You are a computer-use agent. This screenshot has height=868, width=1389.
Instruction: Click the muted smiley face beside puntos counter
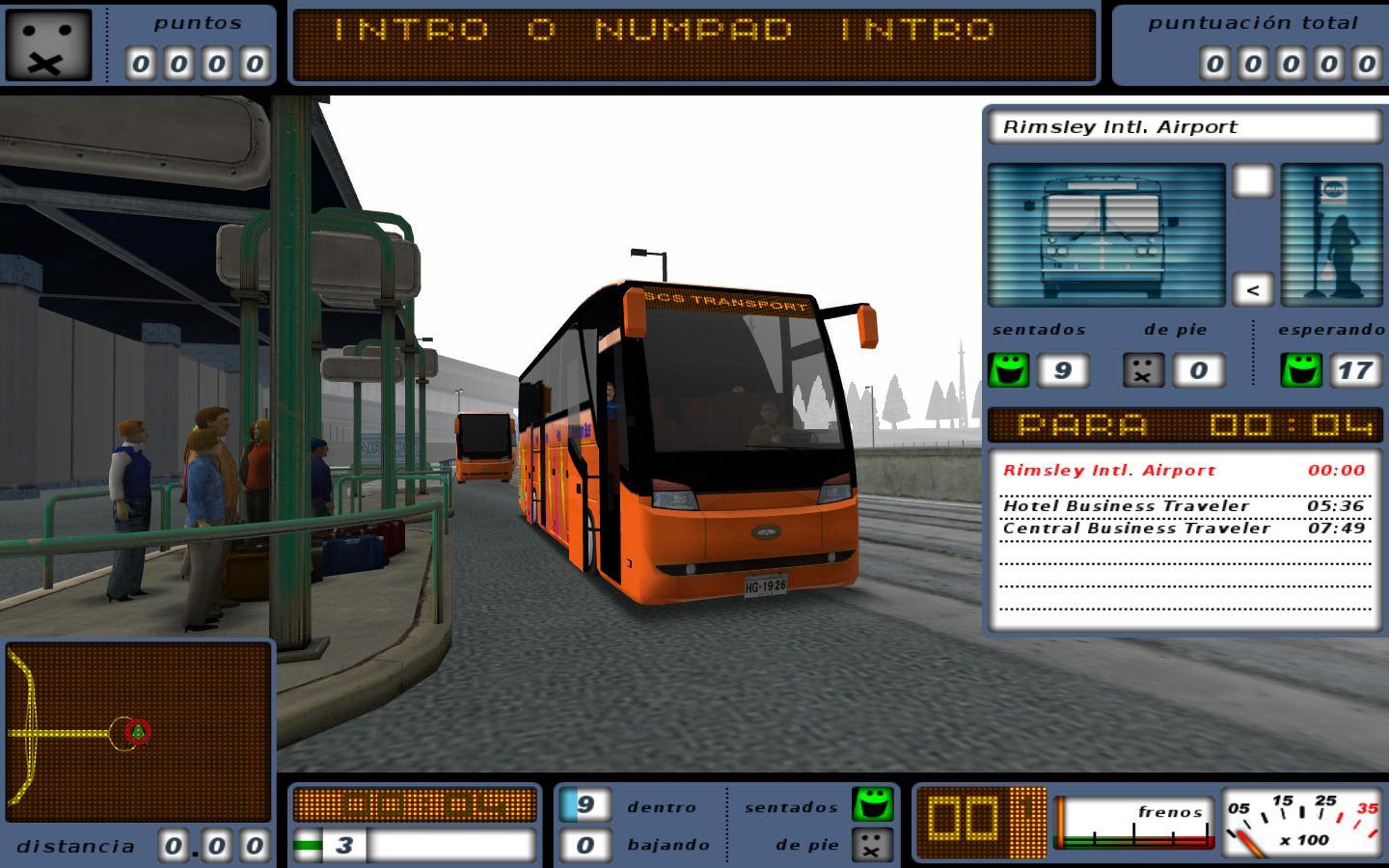tap(47, 44)
